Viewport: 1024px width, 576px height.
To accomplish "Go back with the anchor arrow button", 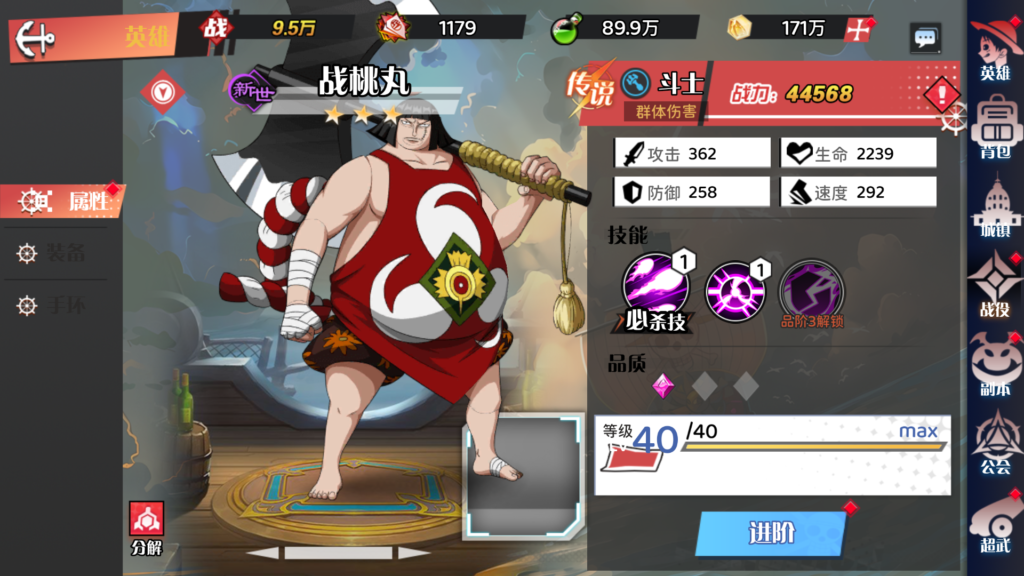I will pyautogui.click(x=36, y=39).
